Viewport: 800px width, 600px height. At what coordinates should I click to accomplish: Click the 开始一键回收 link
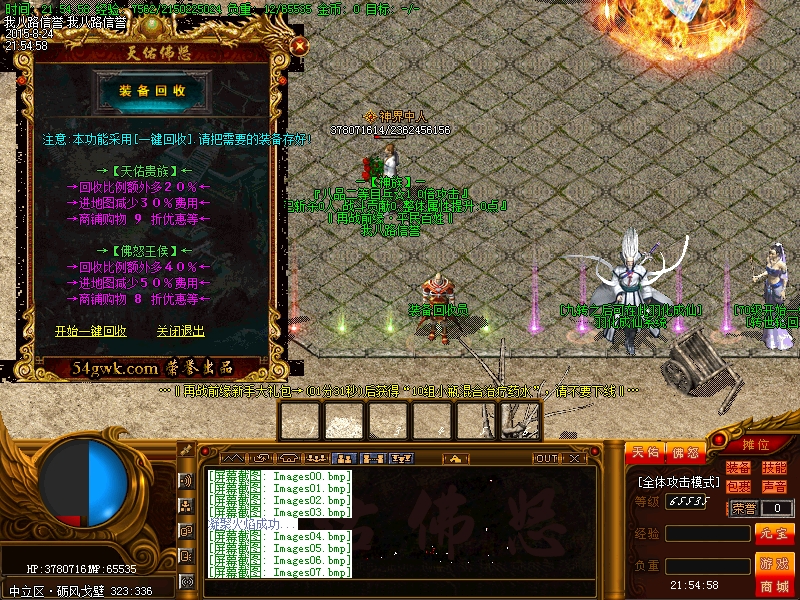[90, 331]
